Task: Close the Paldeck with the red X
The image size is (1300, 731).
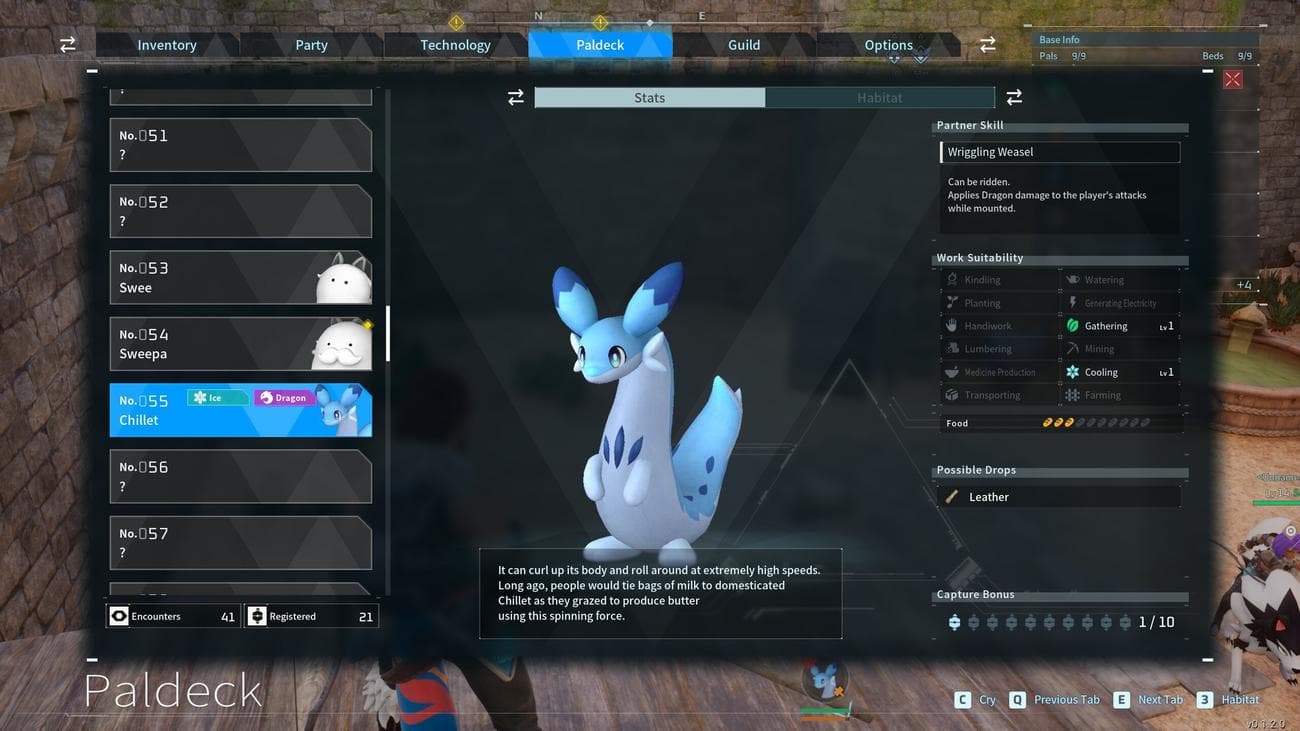Action: (x=1232, y=79)
